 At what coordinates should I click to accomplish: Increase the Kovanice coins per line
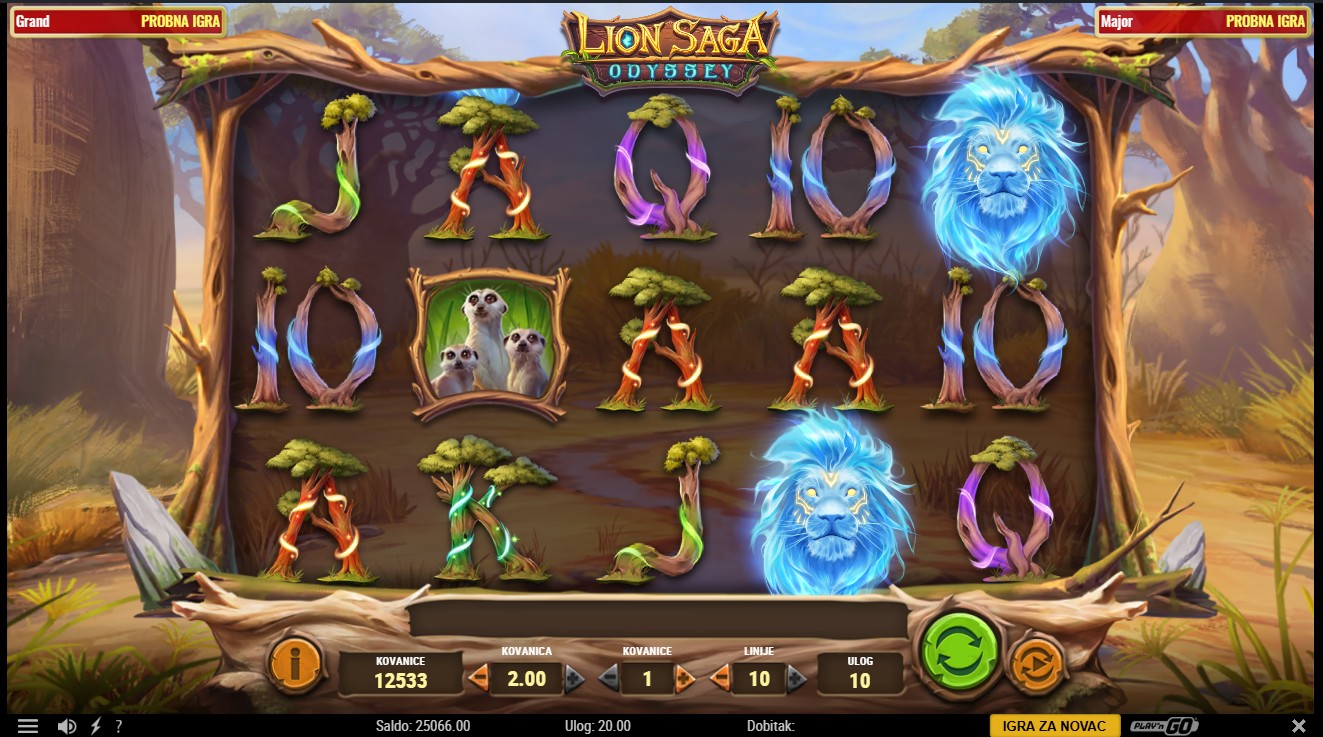(x=685, y=679)
